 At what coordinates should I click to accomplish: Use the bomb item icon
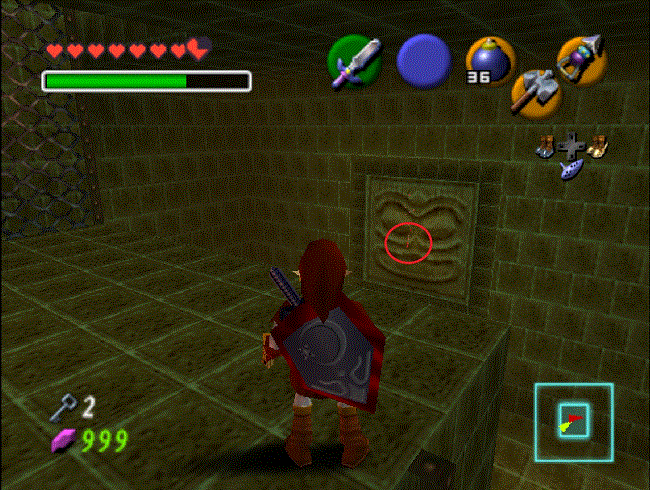point(489,61)
